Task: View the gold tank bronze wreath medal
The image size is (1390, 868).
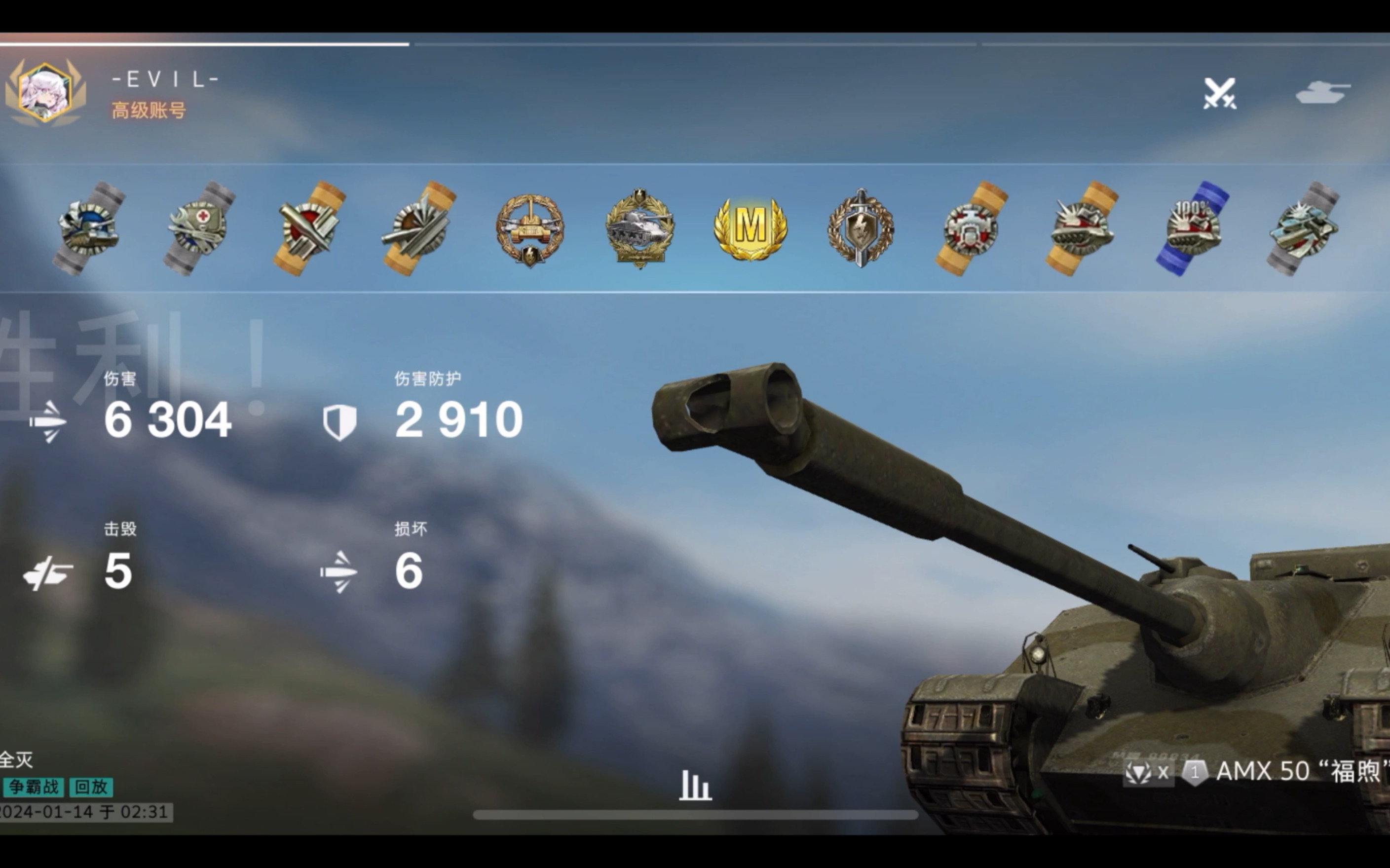Action: pyautogui.click(x=530, y=228)
